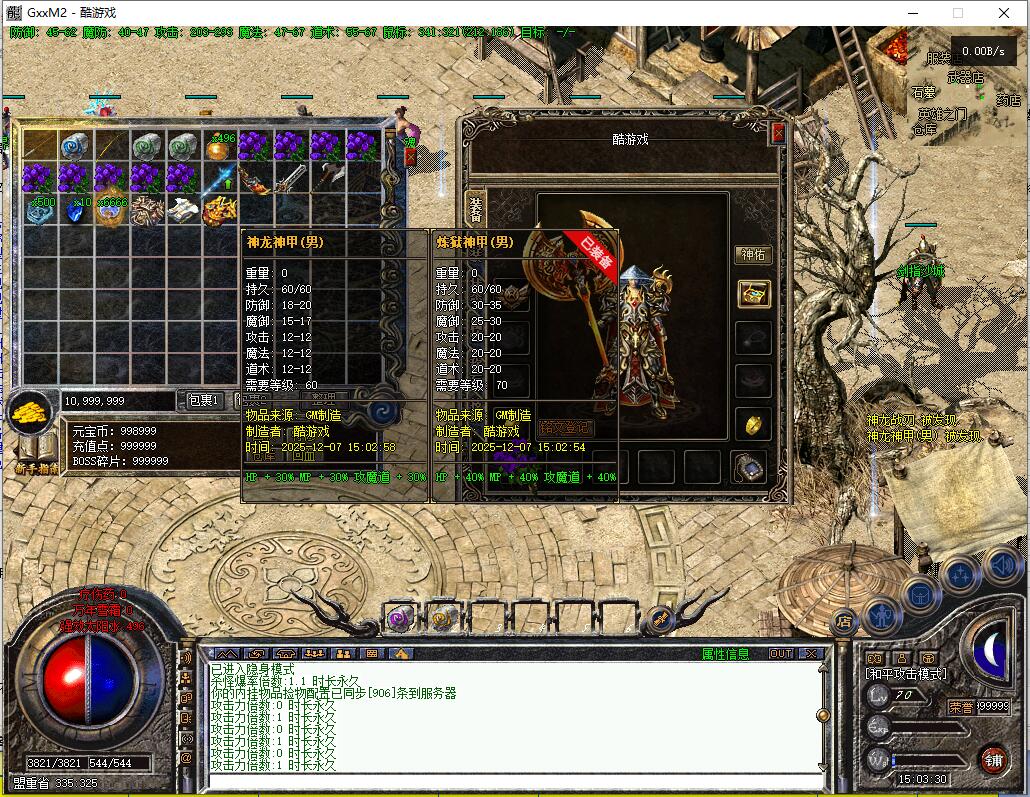Open the 神佑 panel
This screenshot has width=1030, height=797.
[753, 255]
